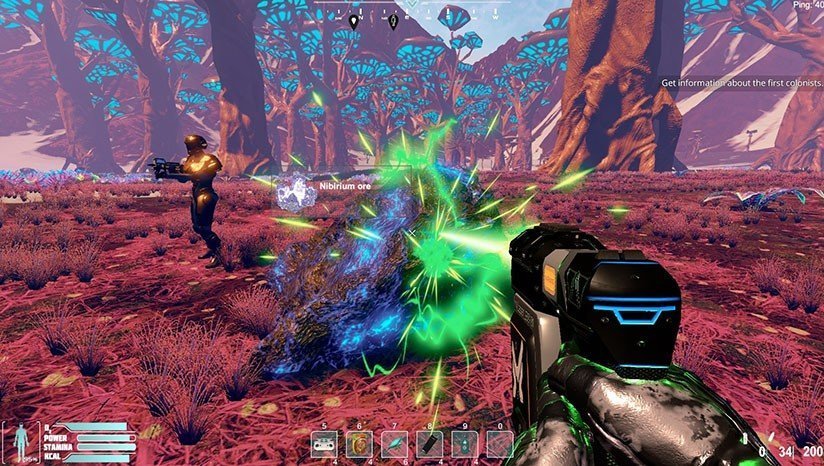Select the teal leaf item in slot 7

click(395, 443)
